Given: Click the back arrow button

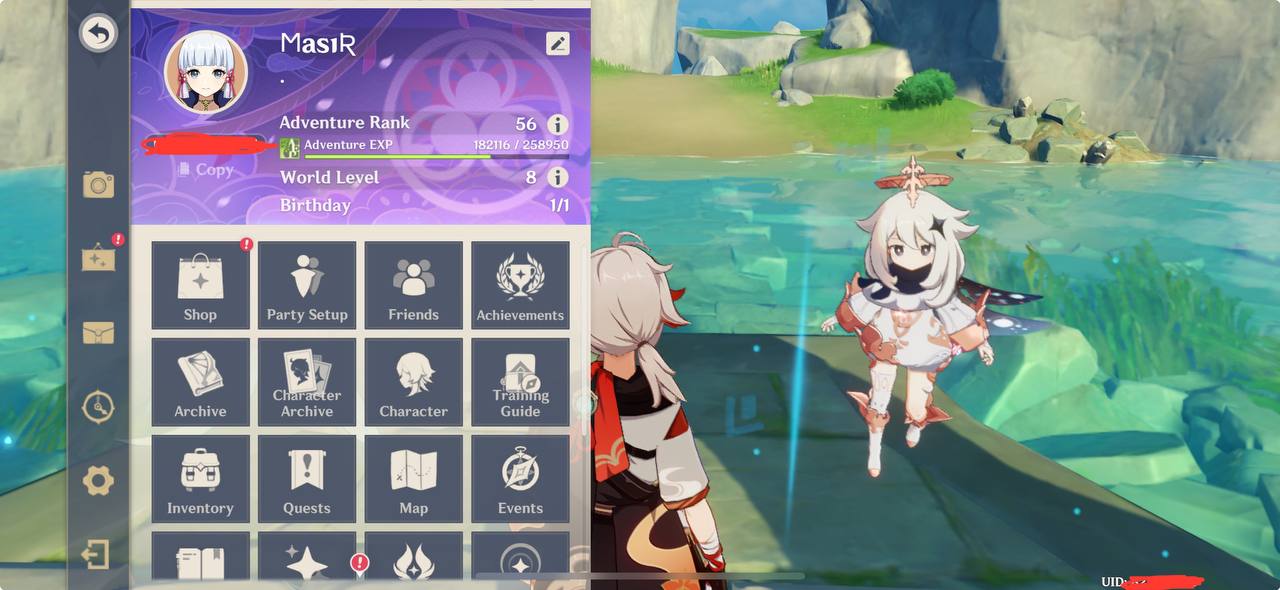Looking at the screenshot, I should click(x=98, y=34).
